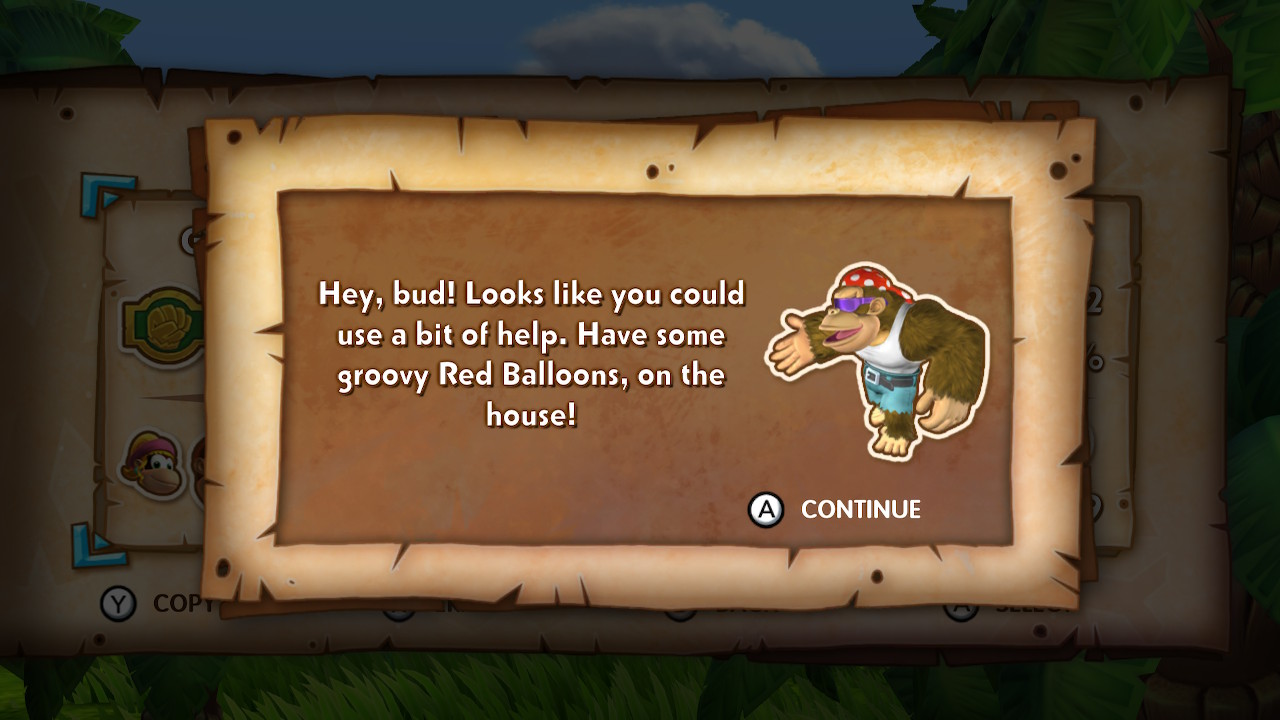This screenshot has height=720, width=1280.
Task: Continue past Funky Kong's balloon message
Action: [836, 510]
